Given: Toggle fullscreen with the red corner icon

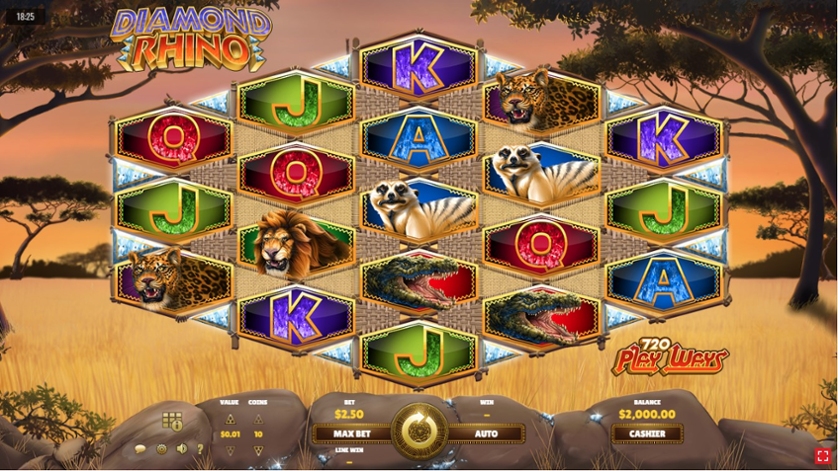Looking at the screenshot, I should pos(822,455).
